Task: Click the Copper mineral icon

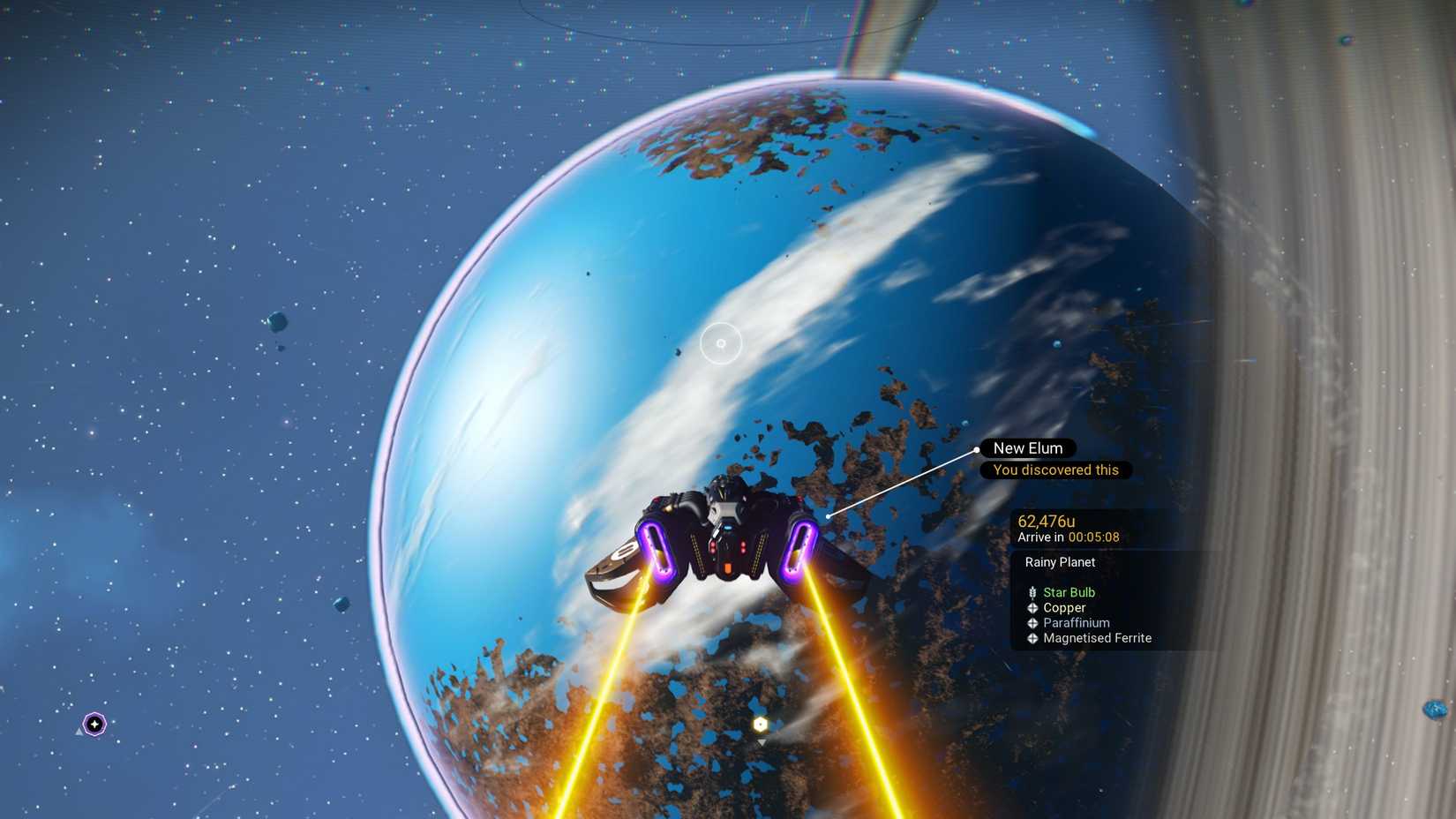Action: (1032, 607)
